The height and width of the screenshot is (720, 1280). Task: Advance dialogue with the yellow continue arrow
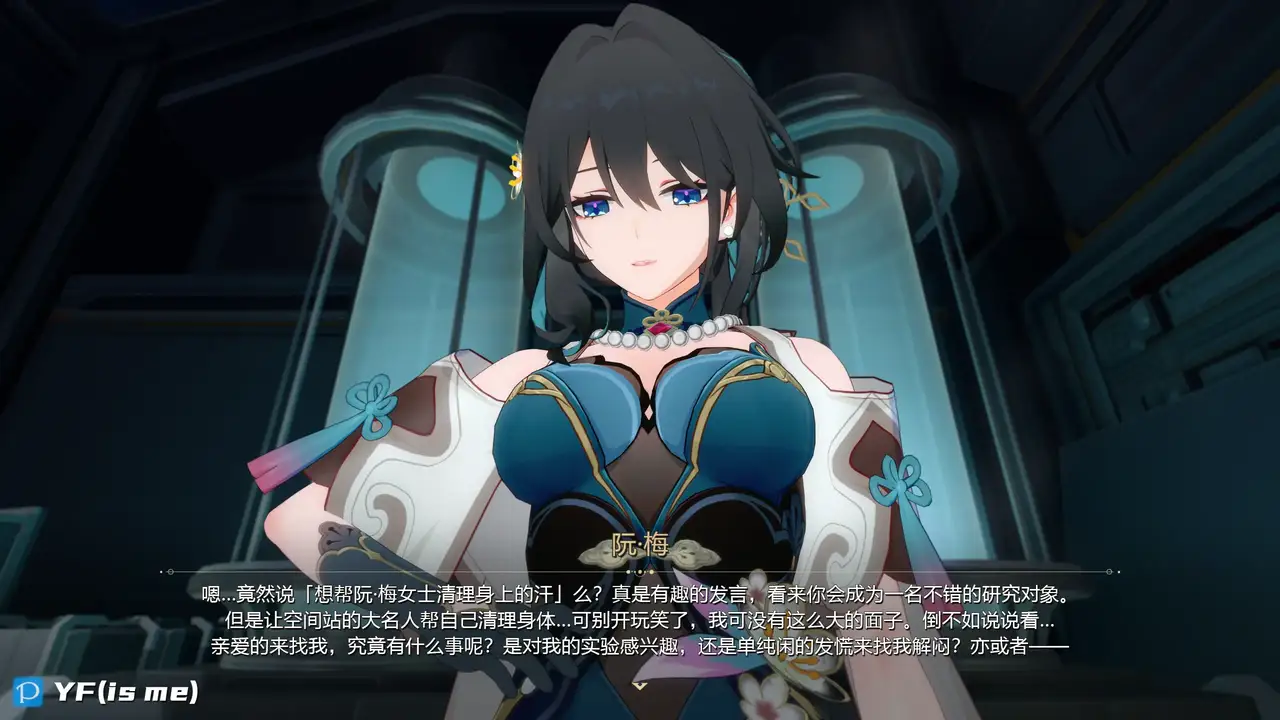click(x=640, y=685)
